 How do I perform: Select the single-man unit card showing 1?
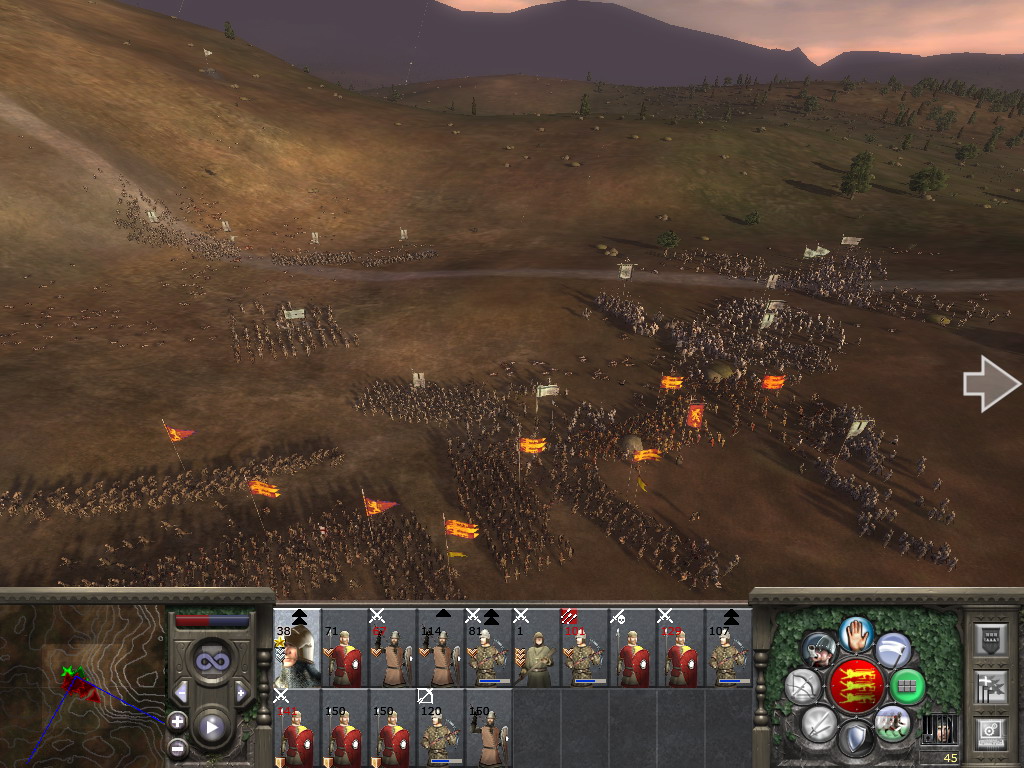pyautogui.click(x=537, y=649)
